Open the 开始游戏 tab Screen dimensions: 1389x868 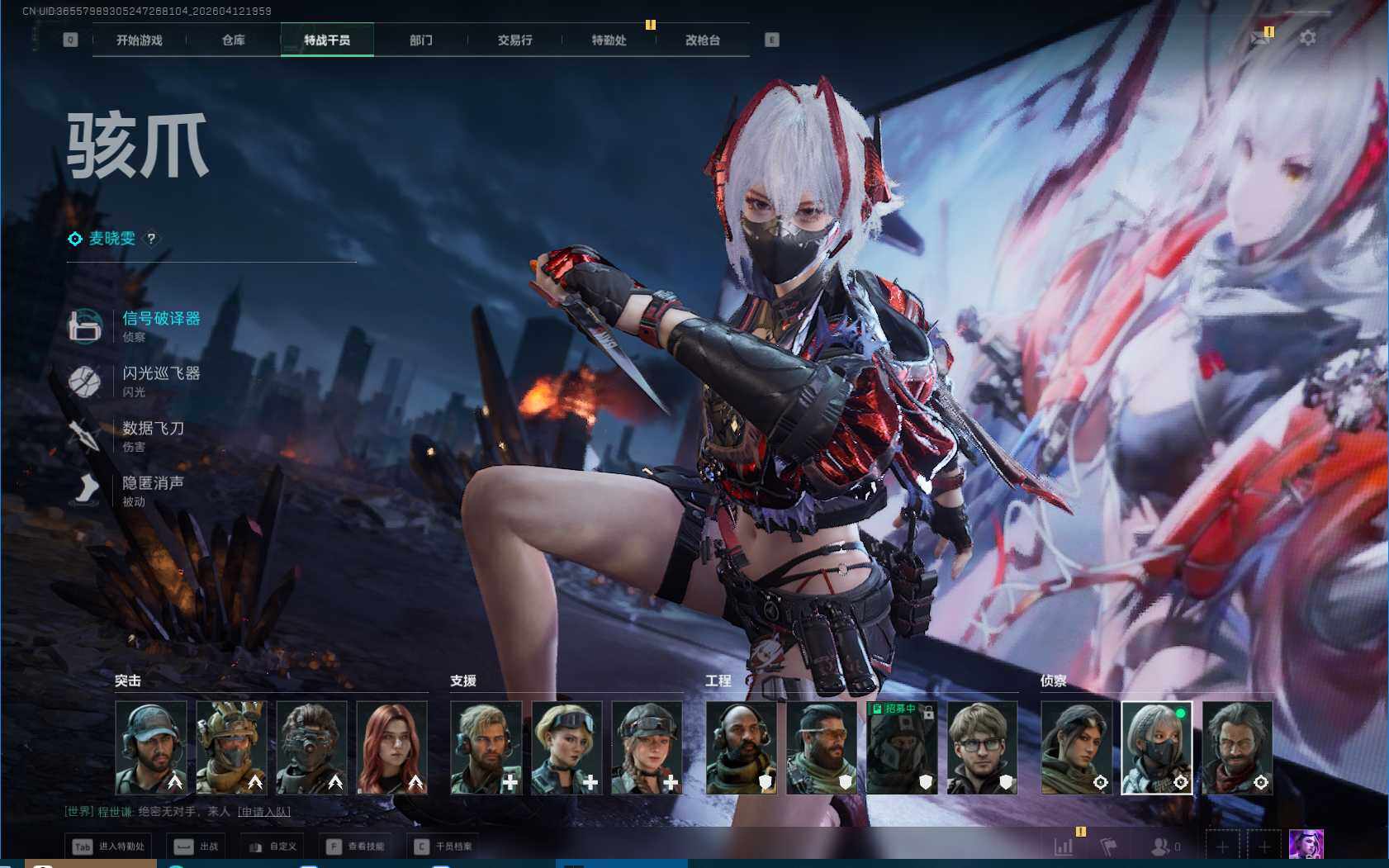[x=139, y=40]
